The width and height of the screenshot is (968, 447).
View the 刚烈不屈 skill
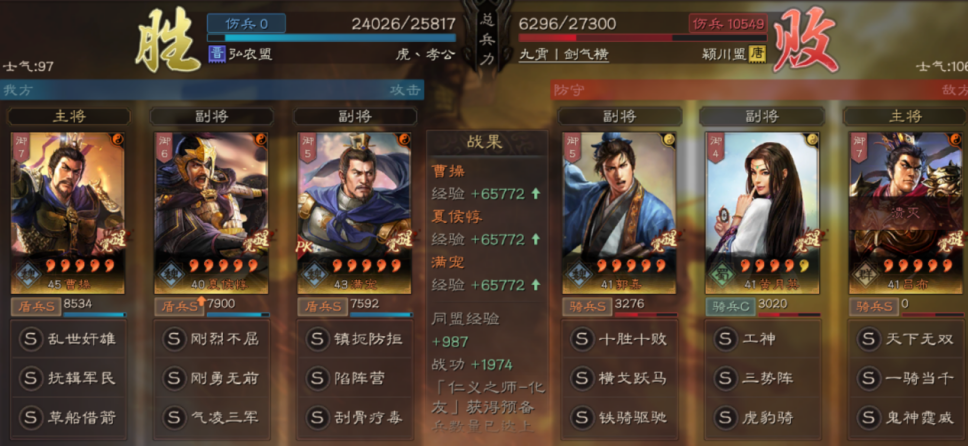211,339
